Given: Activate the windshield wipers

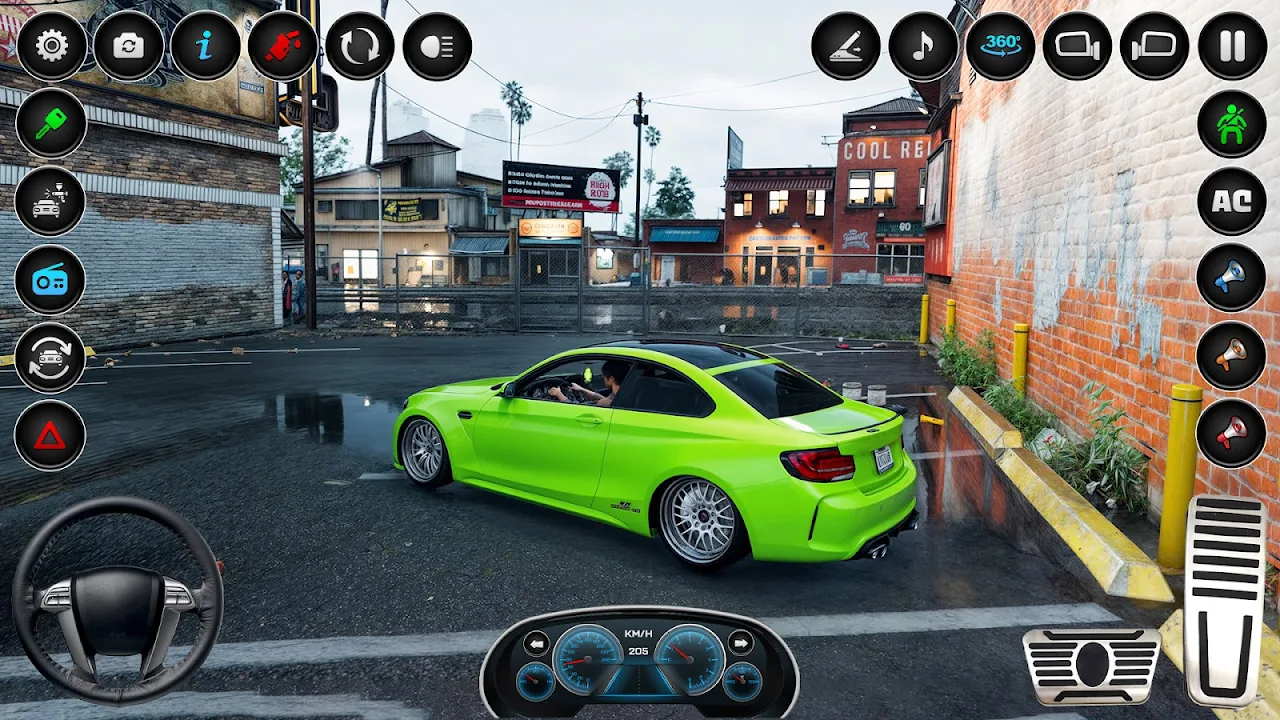Looking at the screenshot, I should tap(846, 46).
